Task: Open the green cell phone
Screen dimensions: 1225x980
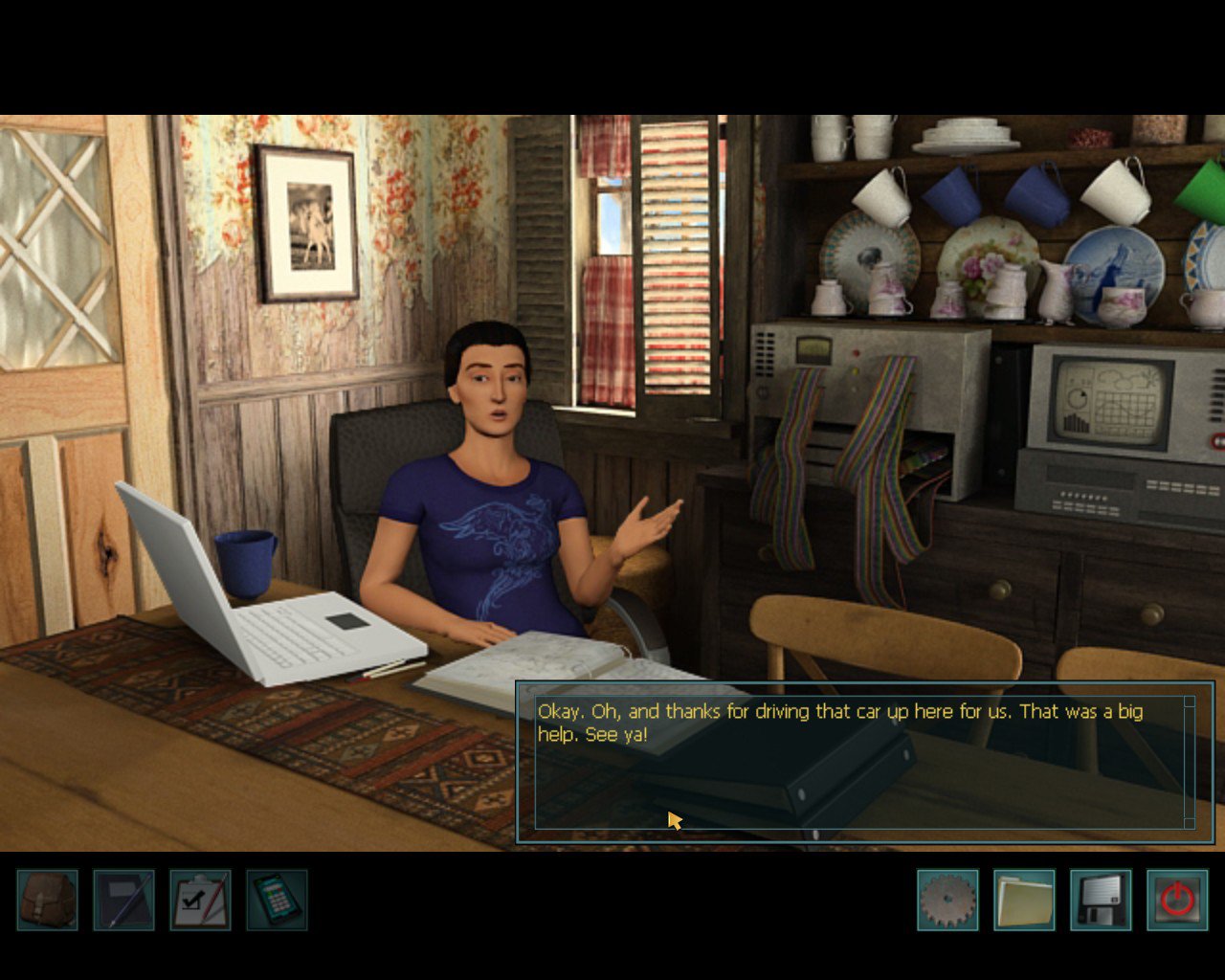Action: [x=278, y=900]
